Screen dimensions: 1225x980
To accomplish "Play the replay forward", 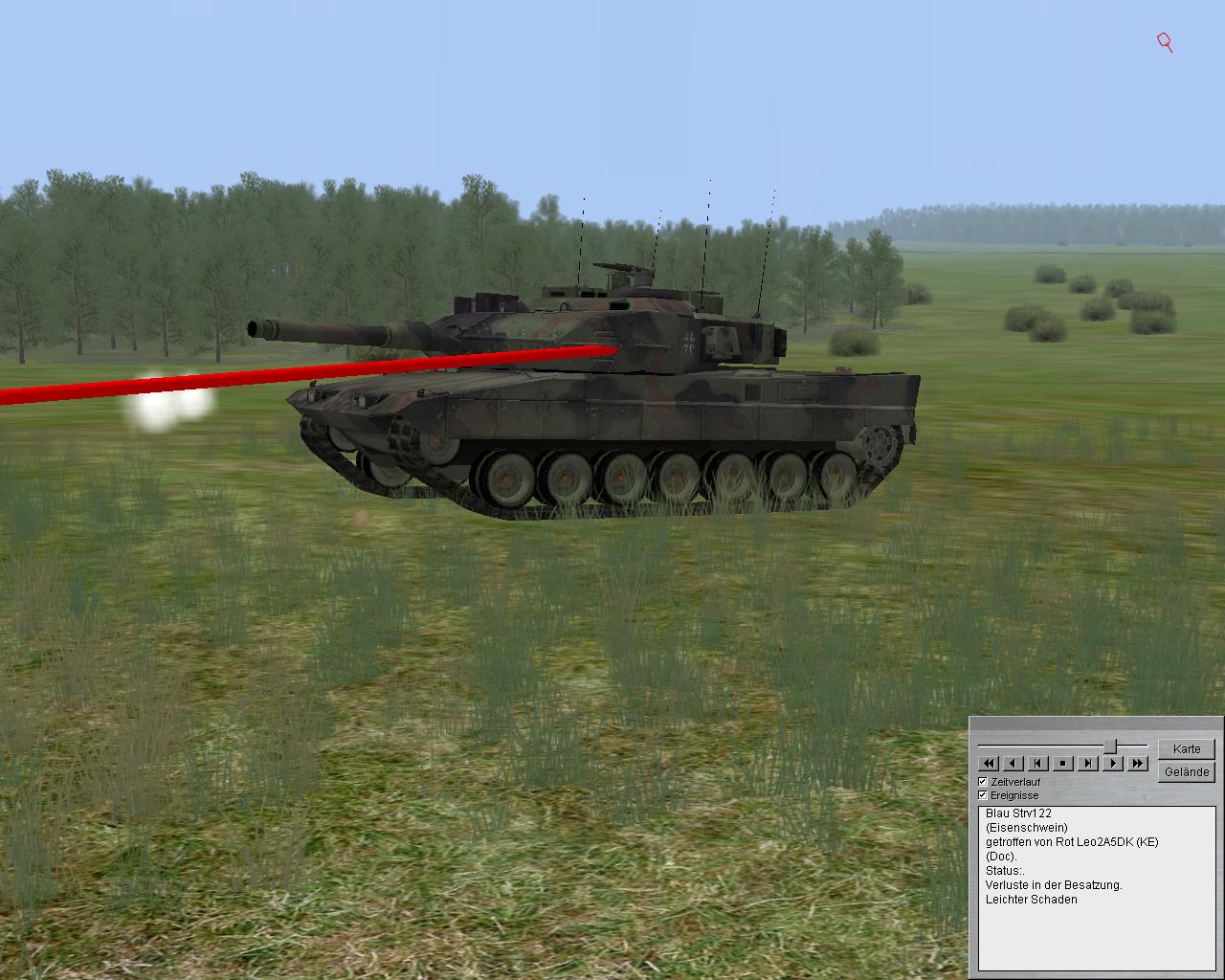I will [x=1113, y=764].
